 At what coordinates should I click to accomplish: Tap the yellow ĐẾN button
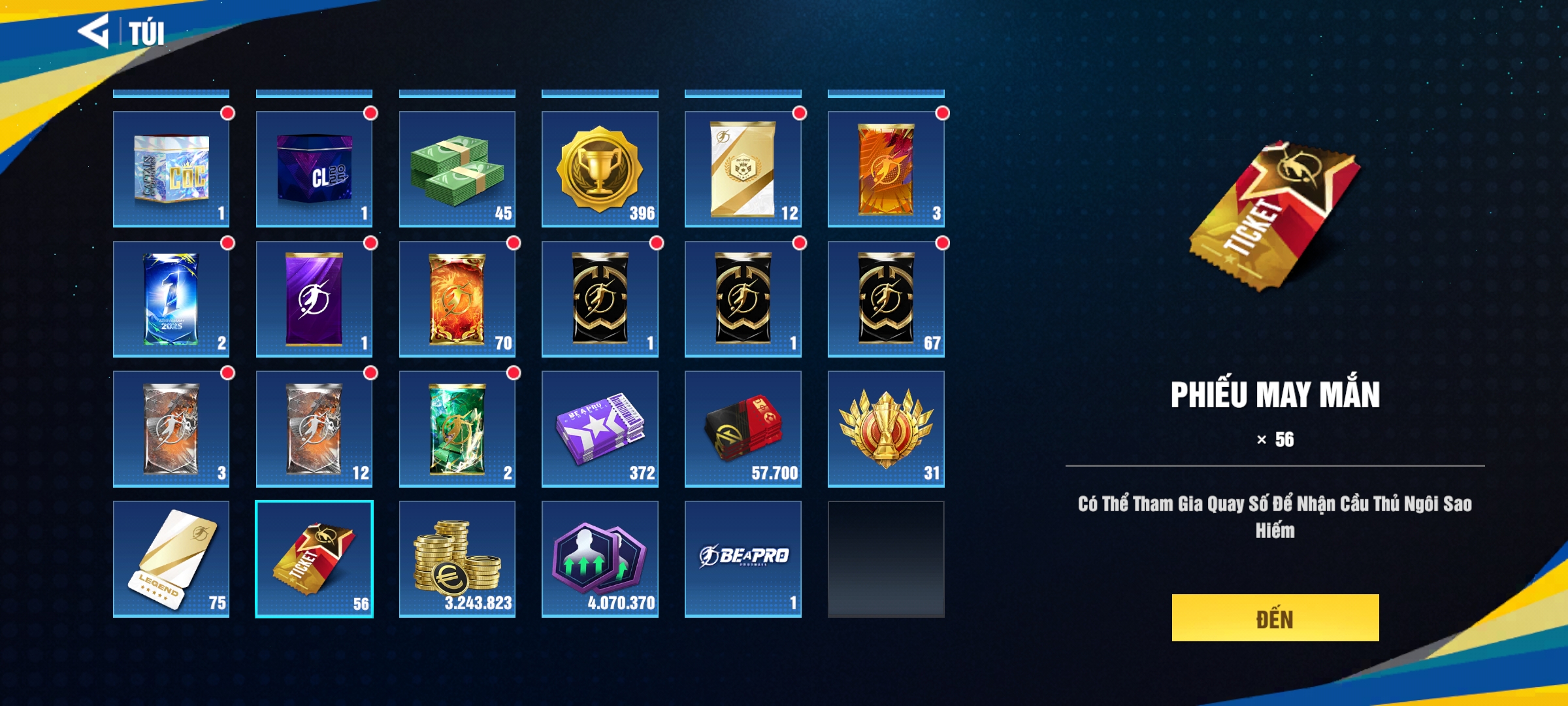pos(1275,618)
